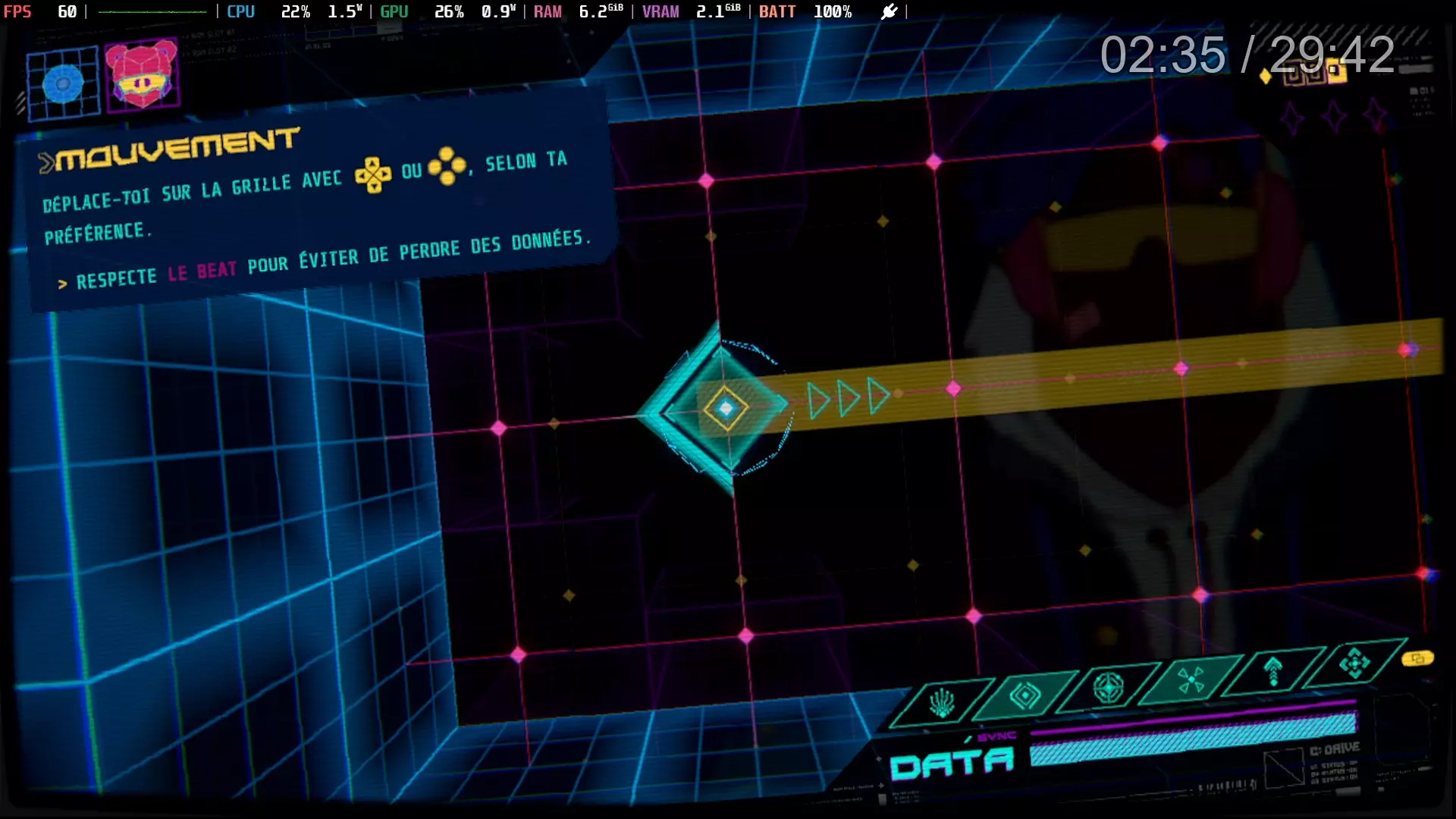Trigger the four-triangle burst ability slot
The image size is (1456, 819).
click(x=1191, y=679)
